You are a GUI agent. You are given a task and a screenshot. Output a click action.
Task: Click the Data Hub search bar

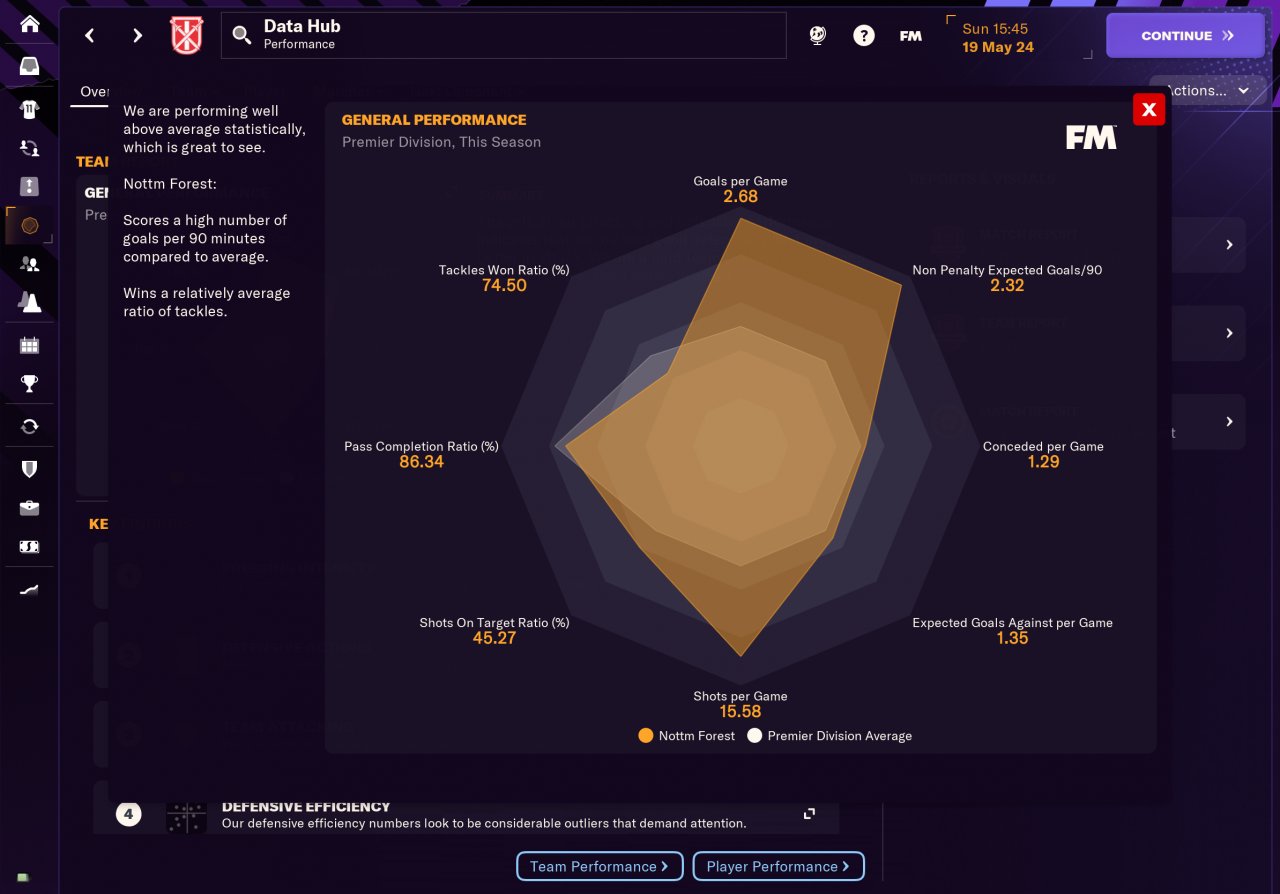point(504,36)
